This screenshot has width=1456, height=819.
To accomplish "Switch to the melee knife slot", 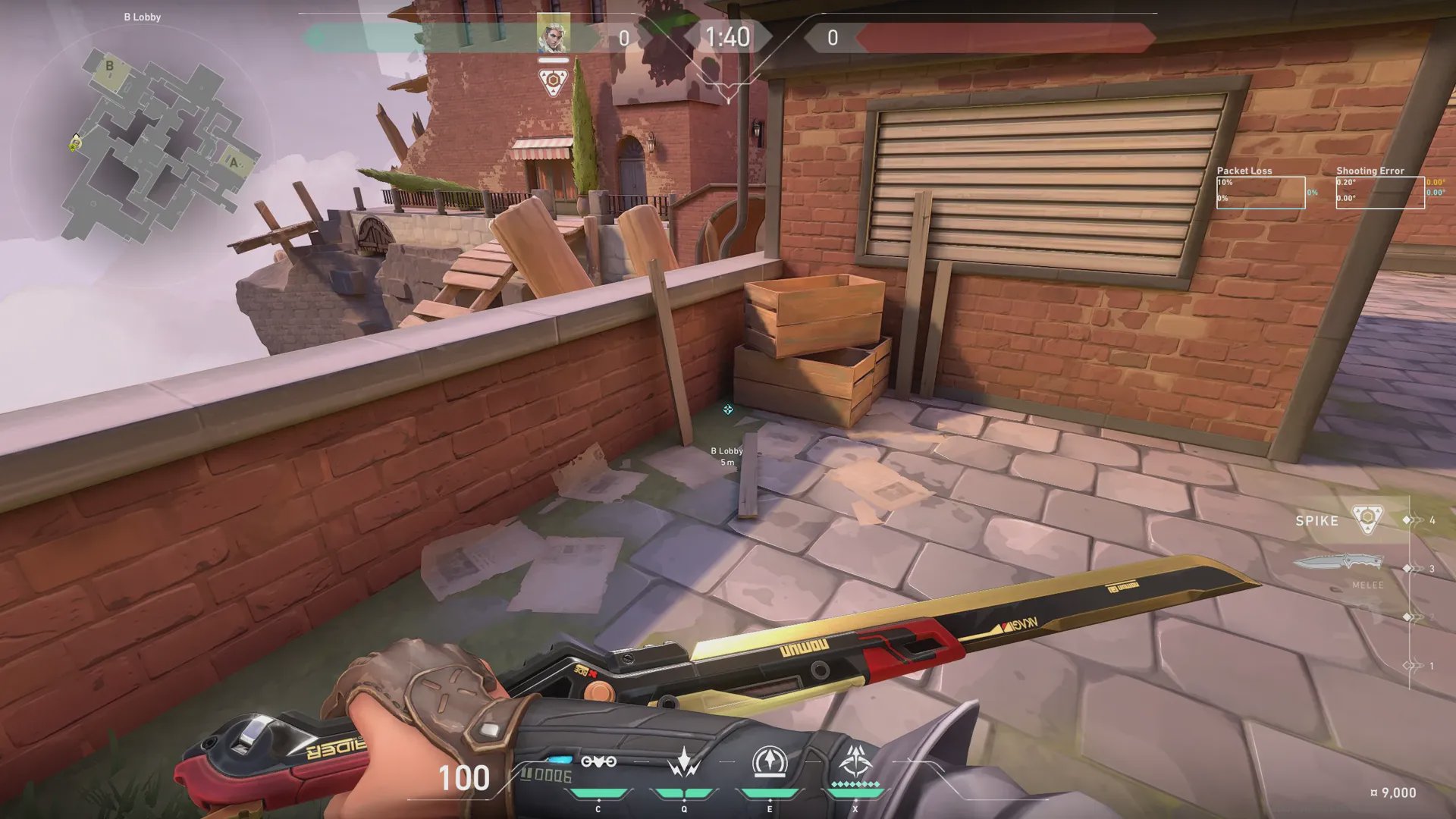I will click(1338, 563).
